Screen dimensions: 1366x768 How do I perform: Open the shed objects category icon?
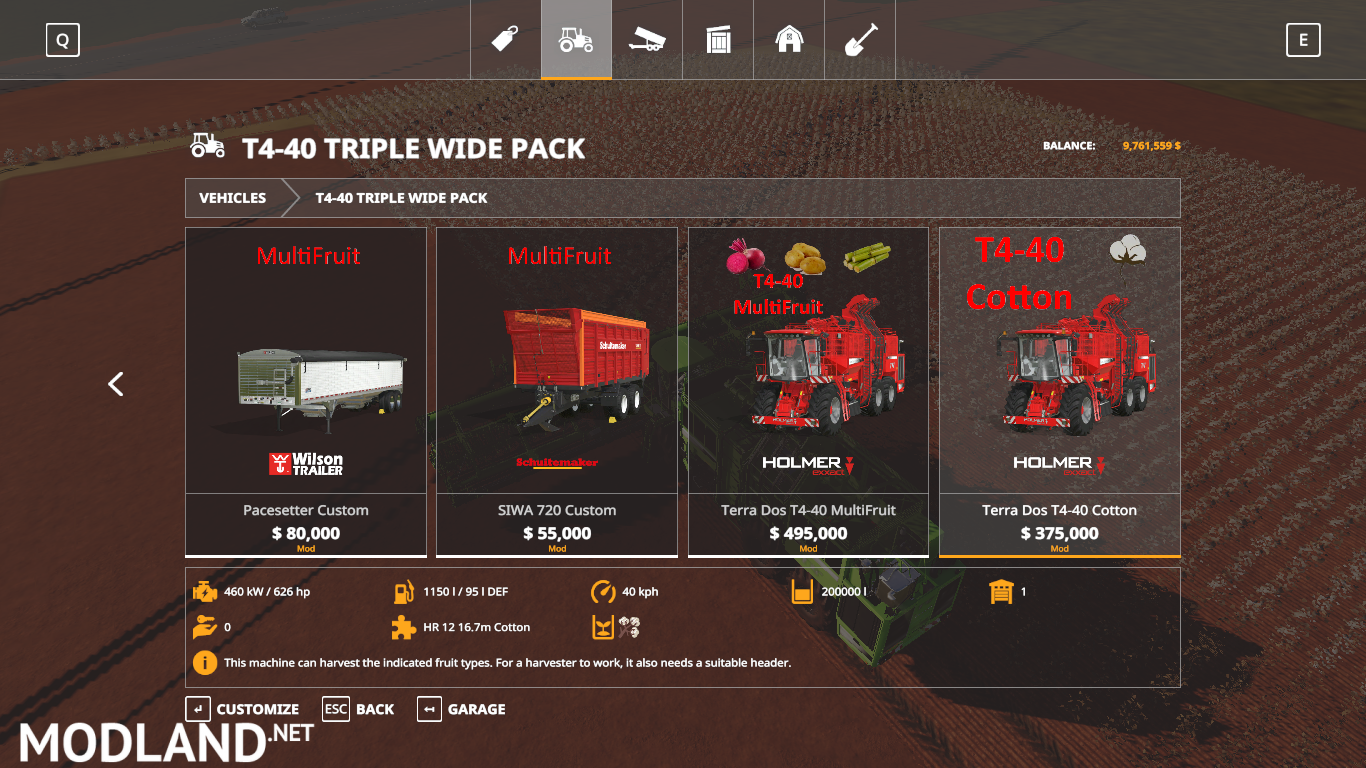coord(718,39)
